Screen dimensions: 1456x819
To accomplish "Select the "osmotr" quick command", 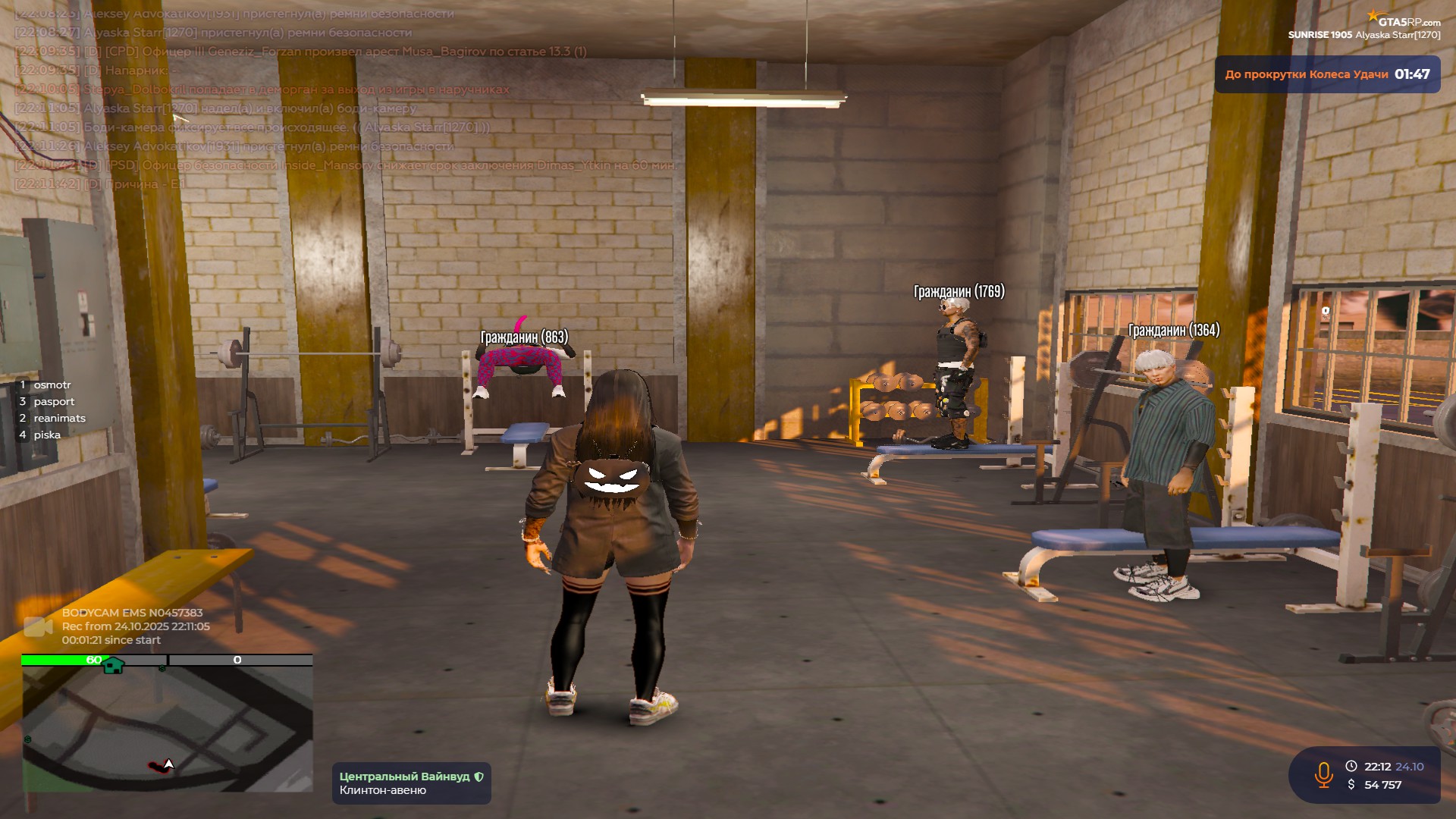I will point(52,385).
